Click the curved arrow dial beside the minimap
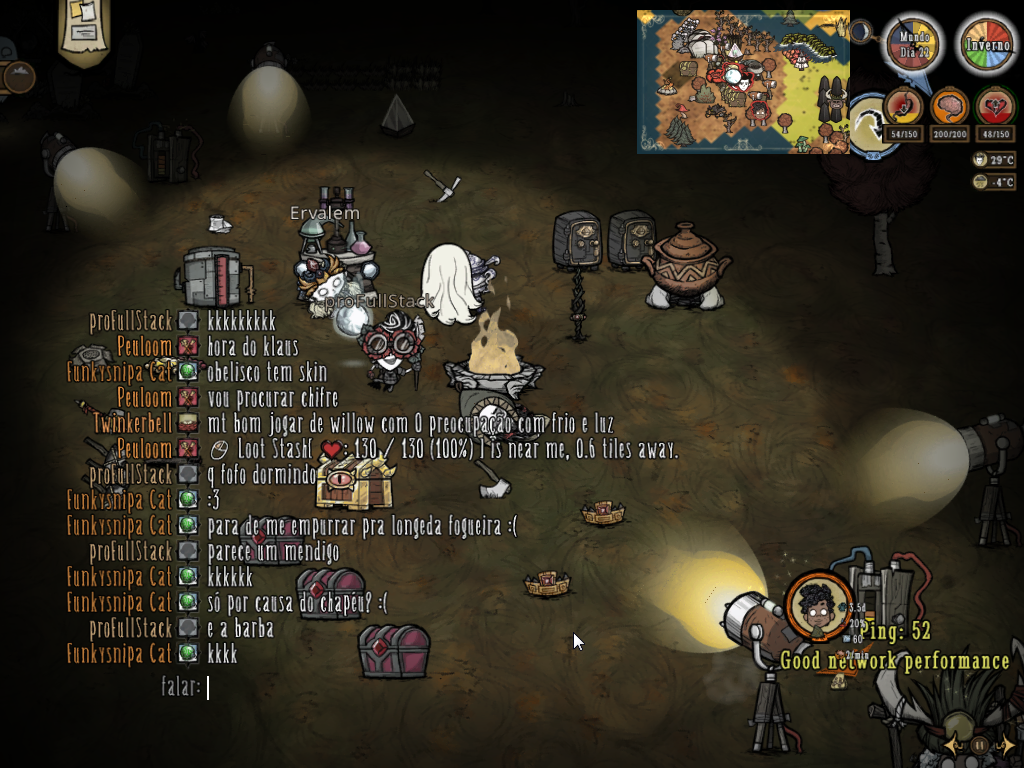The height and width of the screenshot is (768, 1024). click(868, 125)
